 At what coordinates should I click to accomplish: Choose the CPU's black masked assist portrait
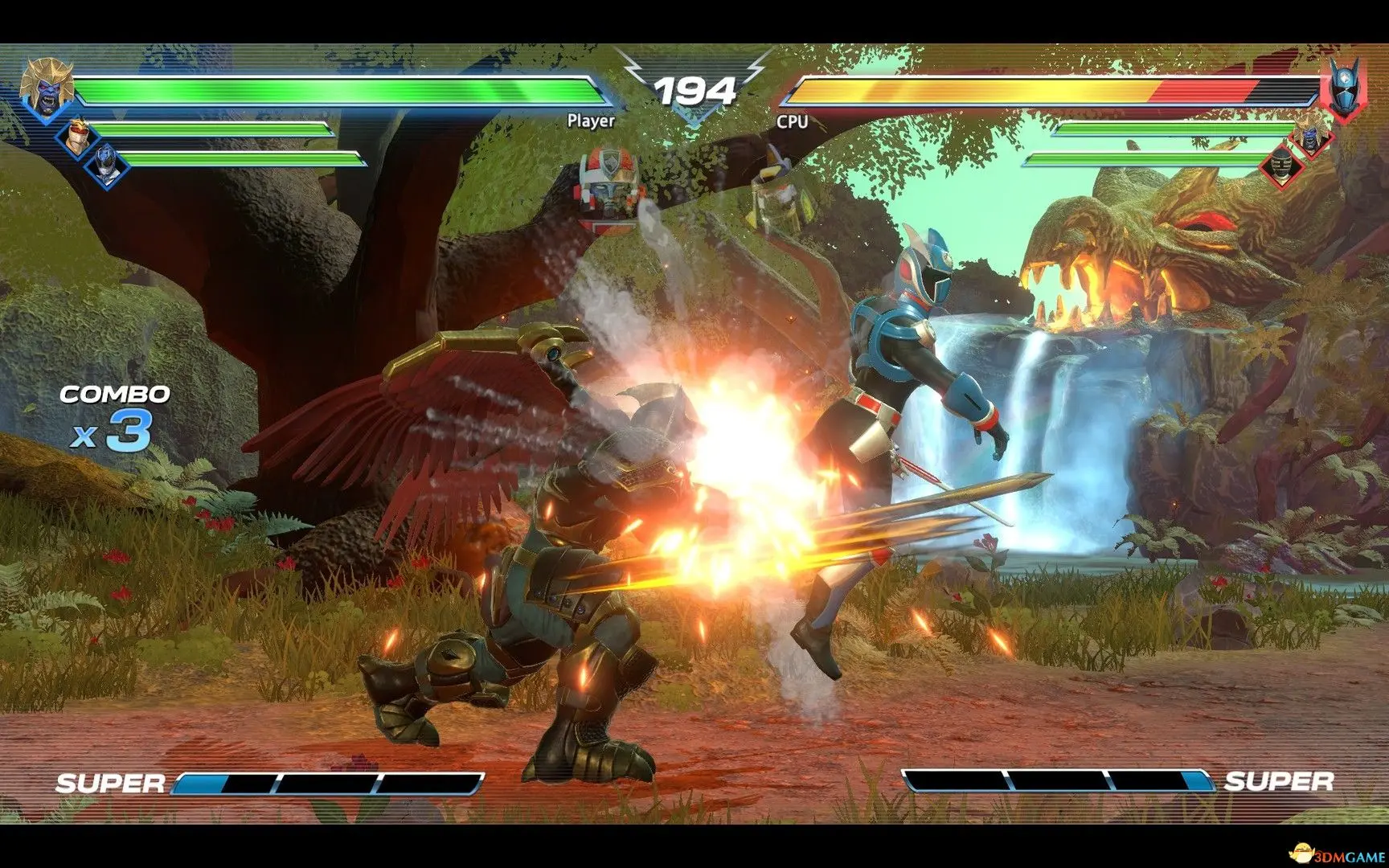tap(1280, 165)
